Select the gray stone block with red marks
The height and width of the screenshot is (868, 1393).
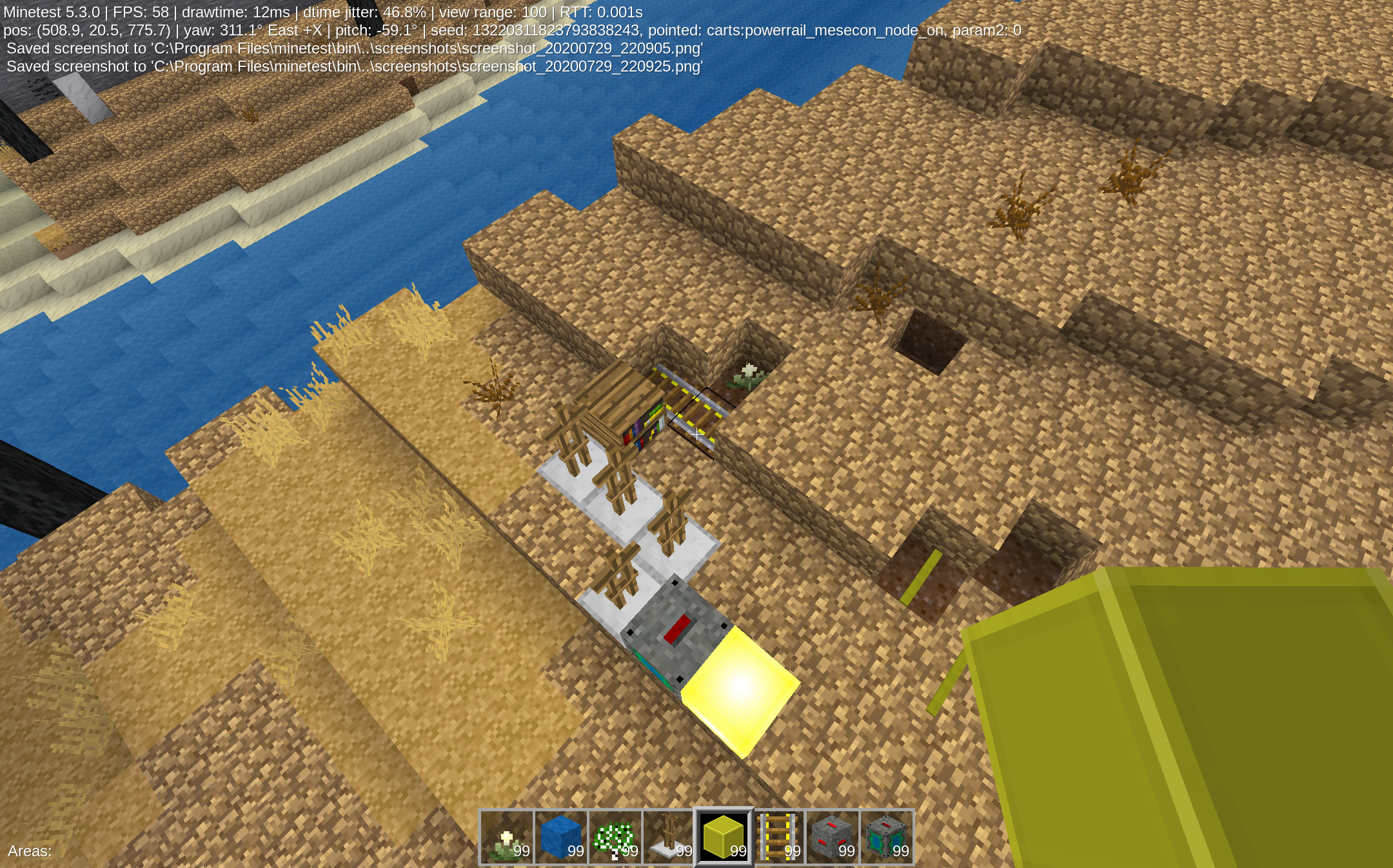click(x=833, y=837)
